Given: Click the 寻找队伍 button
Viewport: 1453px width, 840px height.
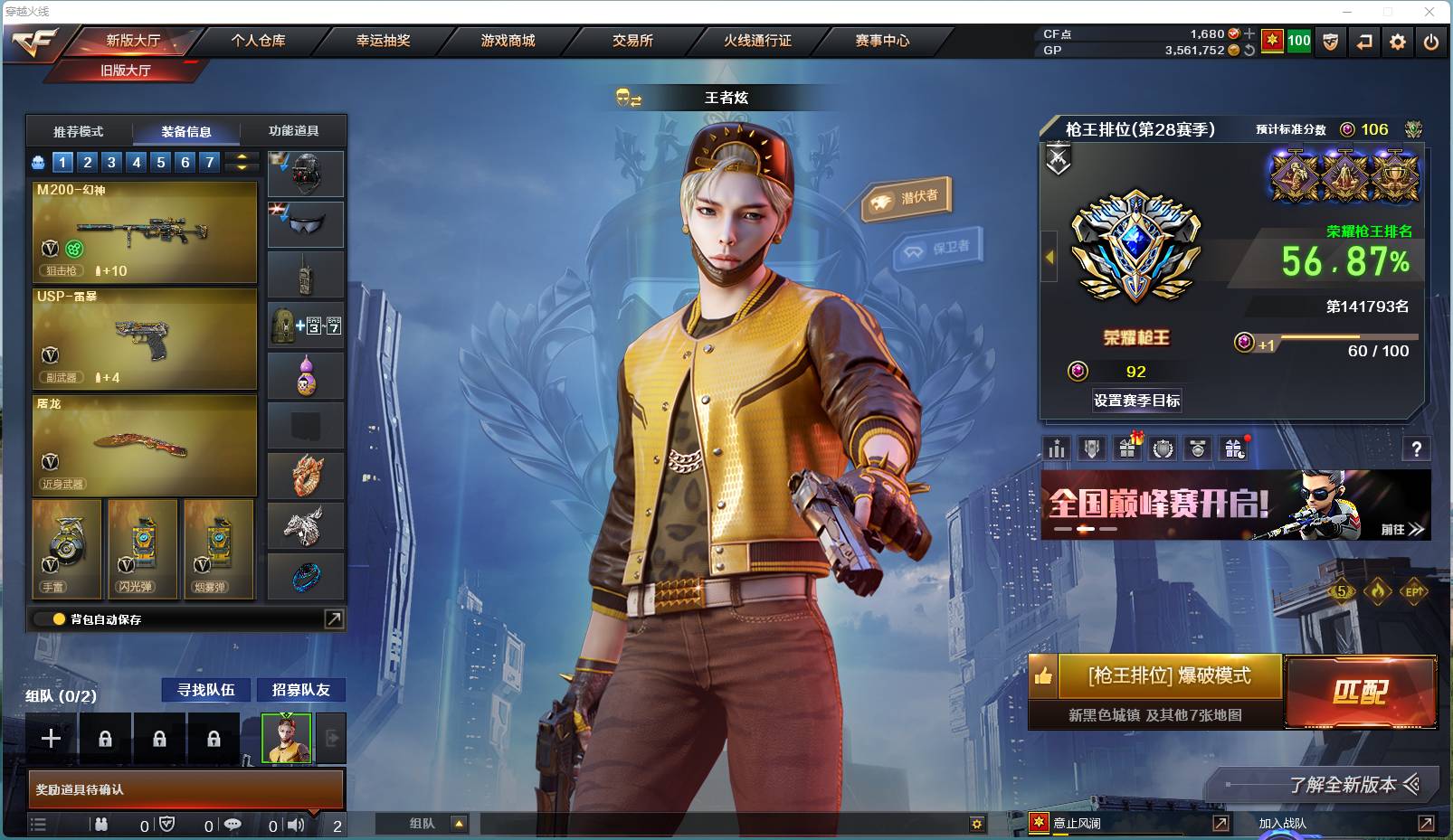Looking at the screenshot, I should coord(206,690).
